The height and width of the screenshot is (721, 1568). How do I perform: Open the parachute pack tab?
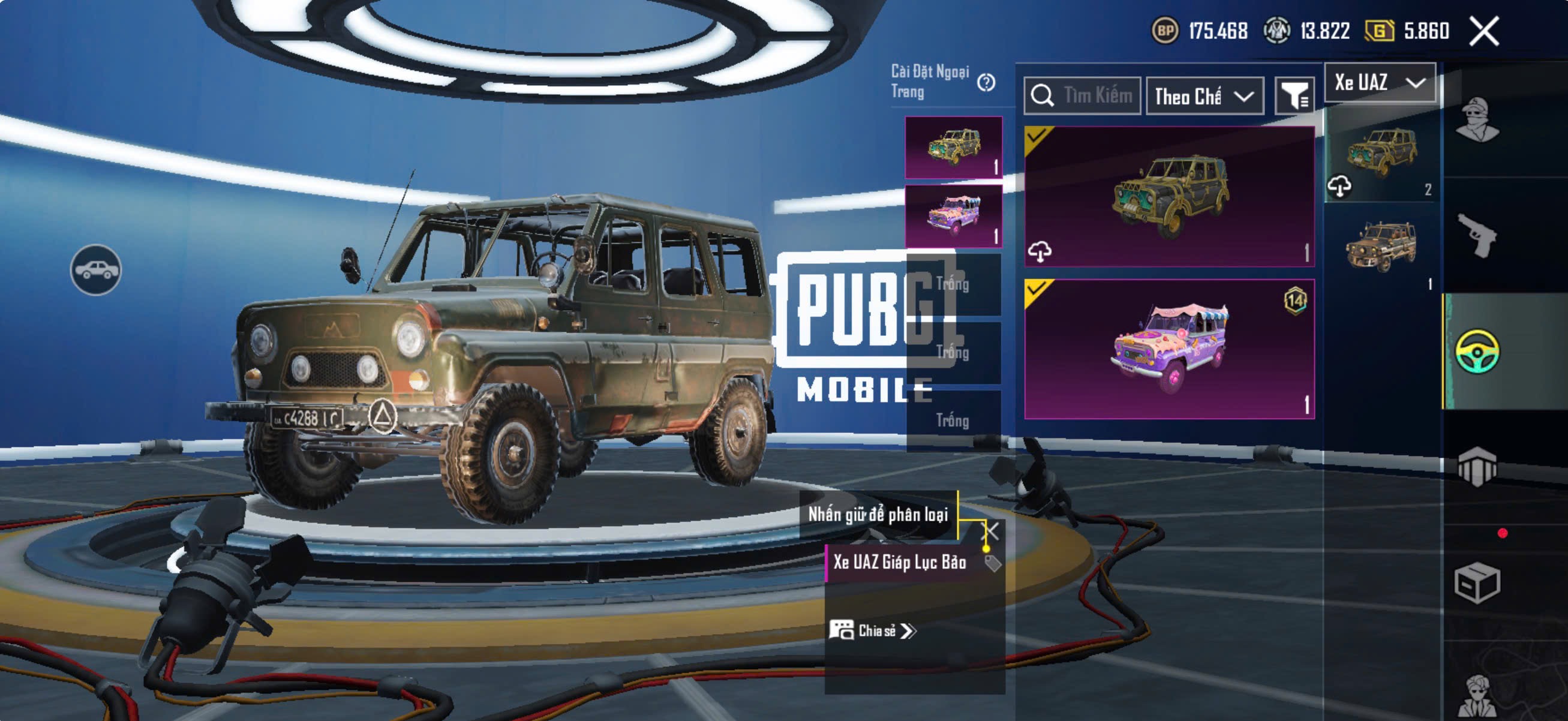pyautogui.click(x=1478, y=467)
